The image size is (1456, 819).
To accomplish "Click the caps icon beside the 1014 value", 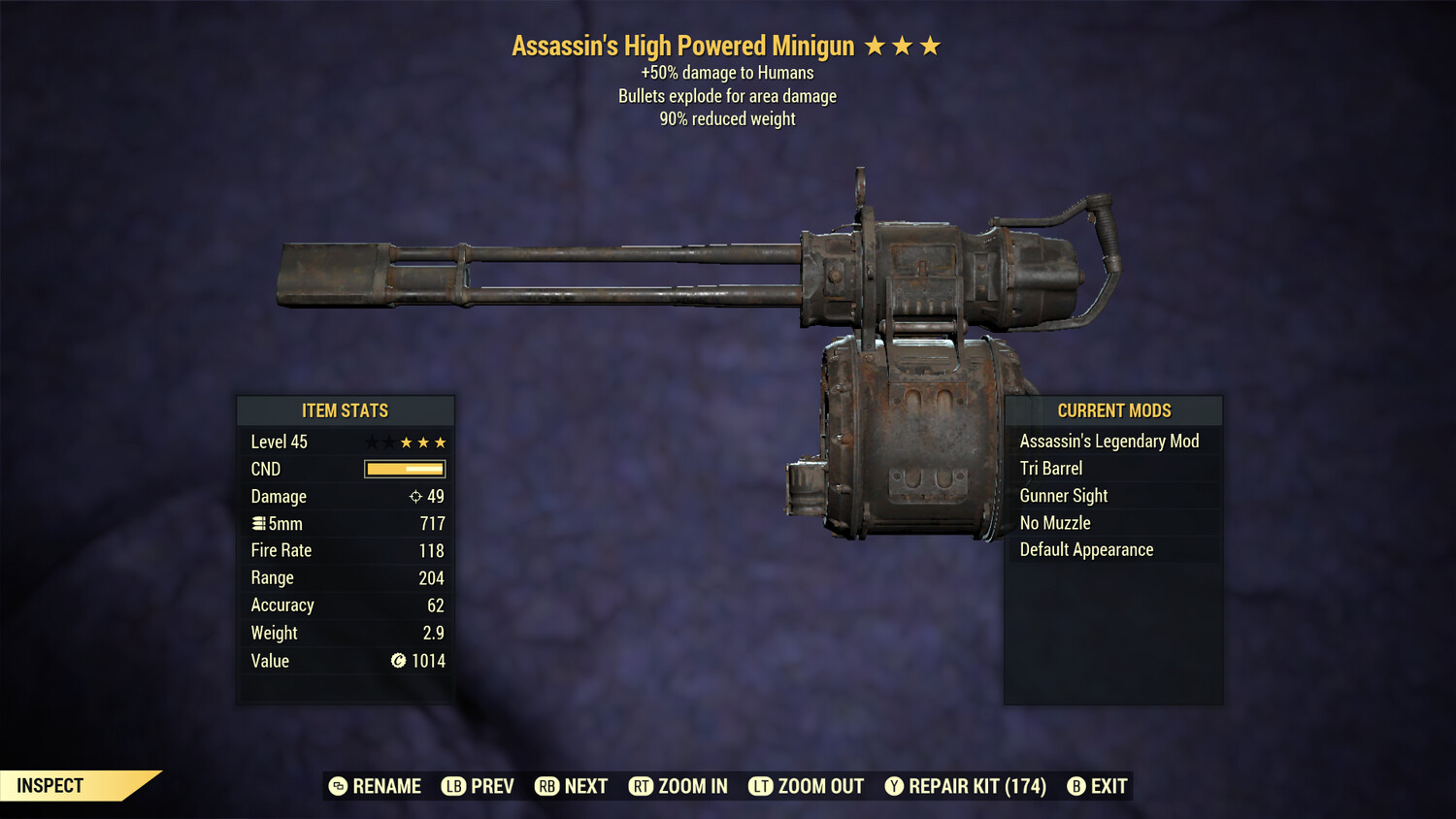I will click(x=398, y=661).
